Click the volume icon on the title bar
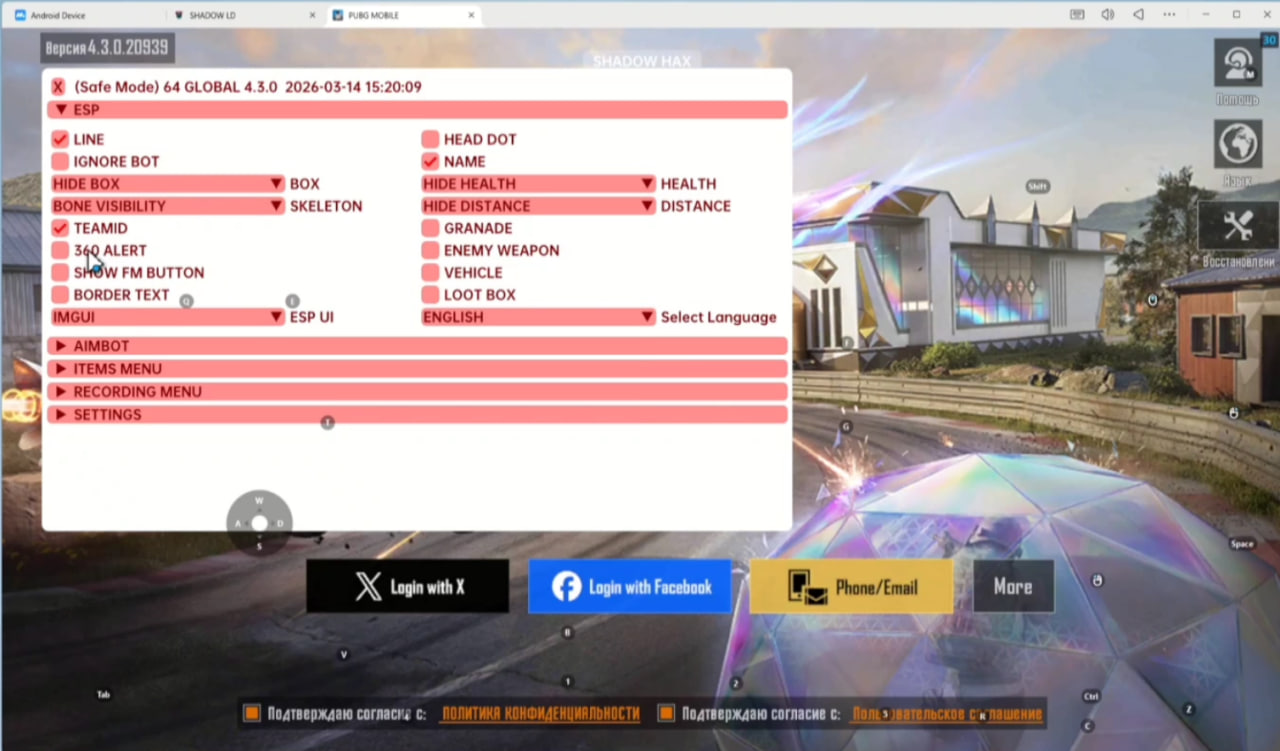Screen dimensions: 1280x751 click(1109, 14)
